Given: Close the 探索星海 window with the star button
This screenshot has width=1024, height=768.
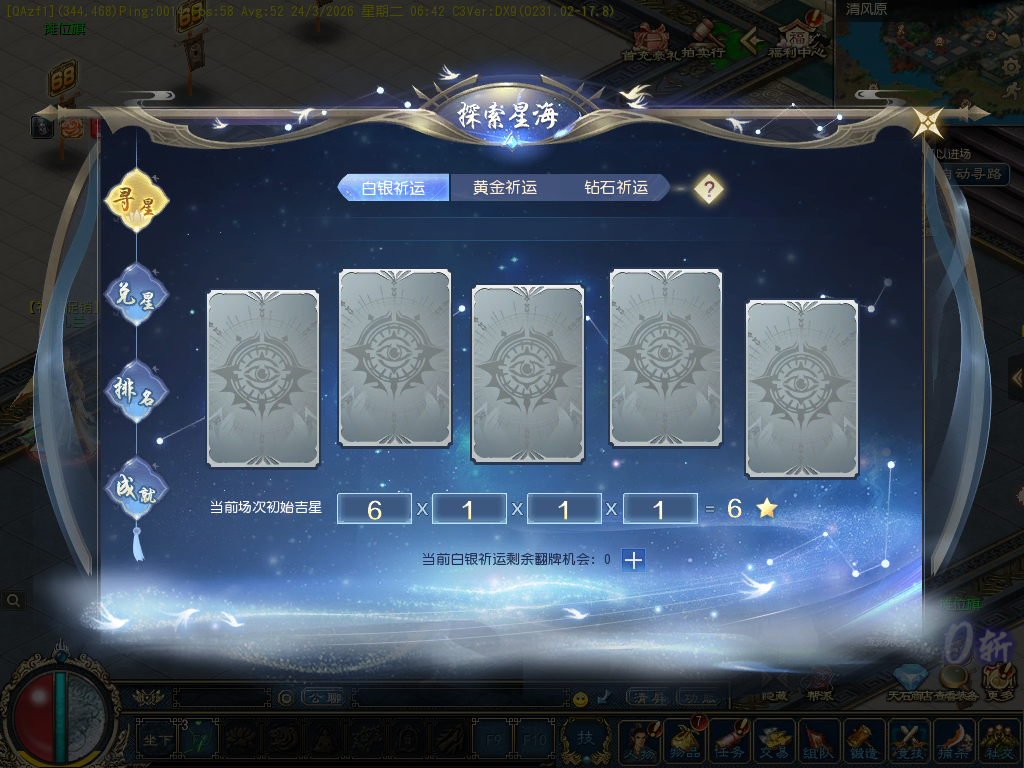Looking at the screenshot, I should coord(927,123).
